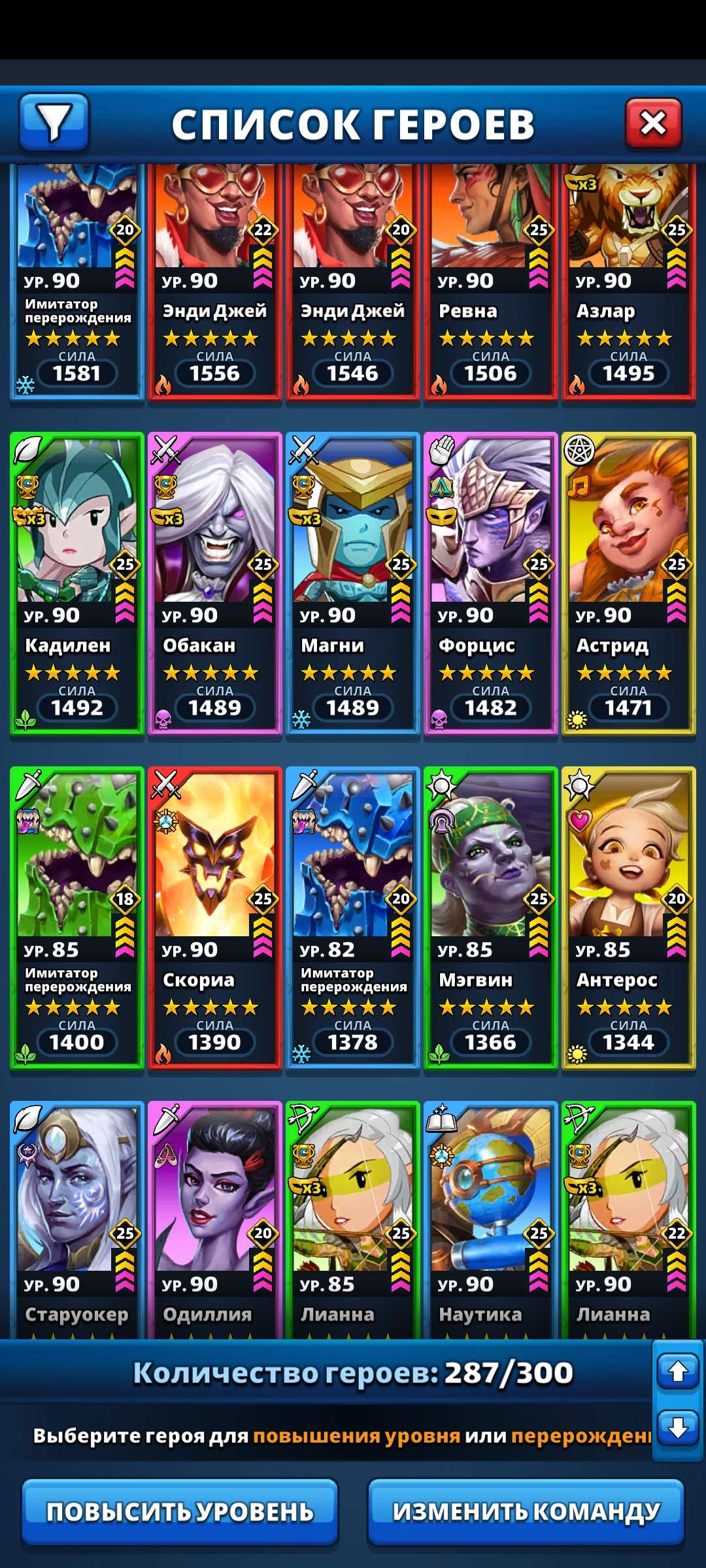The width and height of the screenshot is (706, 1568).
Task: Choose the Форцис hero card
Action: pyautogui.click(x=490, y=583)
